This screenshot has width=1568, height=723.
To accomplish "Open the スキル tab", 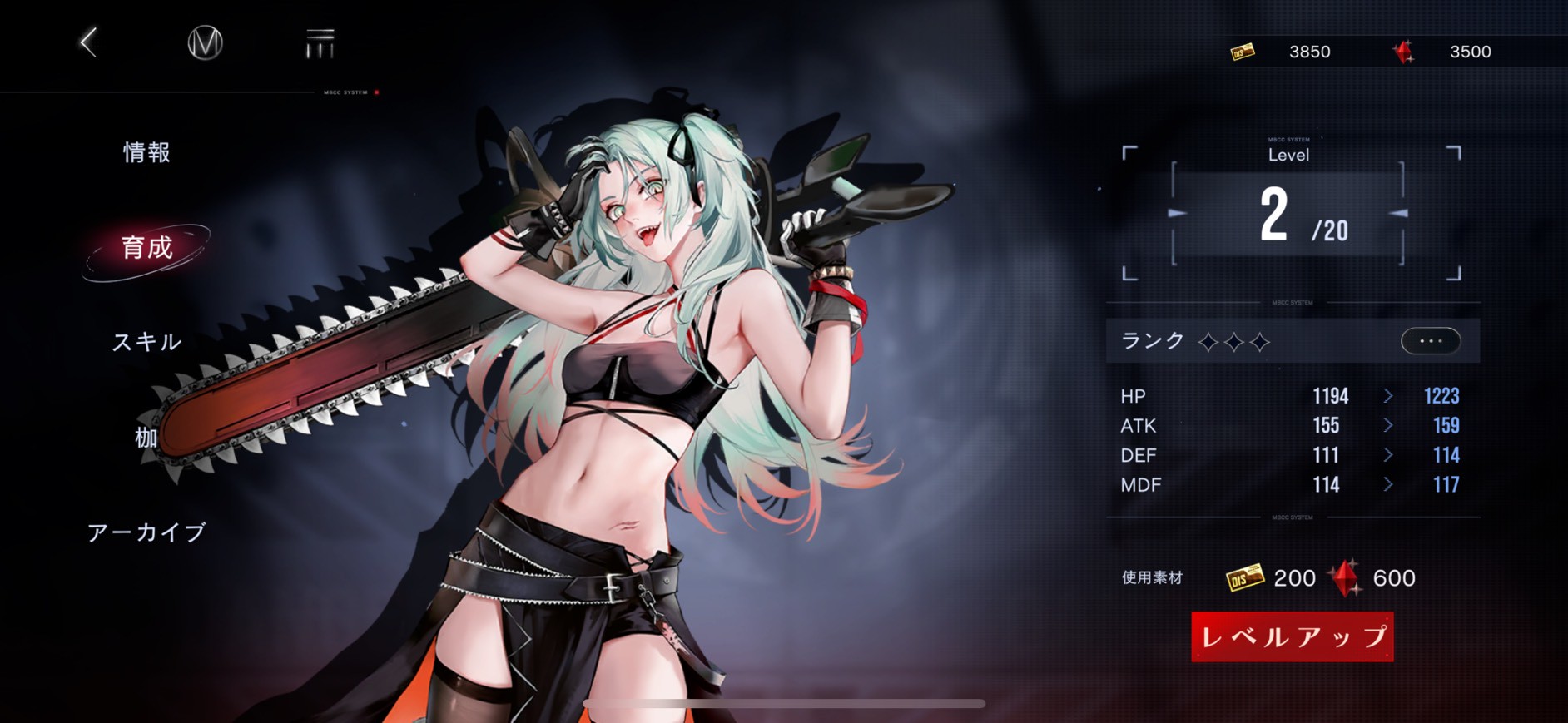I will (146, 342).
